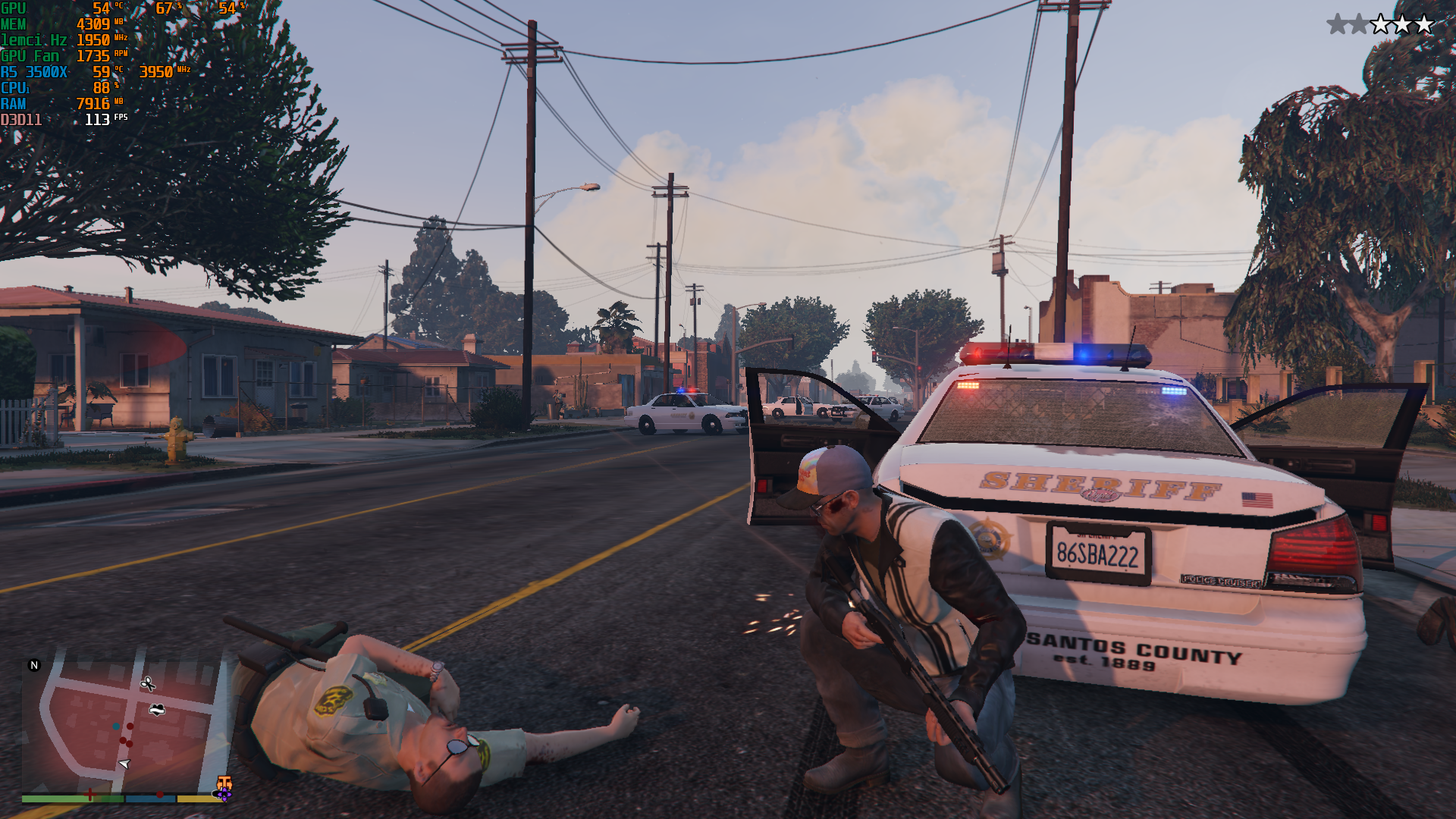Click the white player arrow on minimap
The height and width of the screenshot is (819, 1456).
(x=124, y=763)
